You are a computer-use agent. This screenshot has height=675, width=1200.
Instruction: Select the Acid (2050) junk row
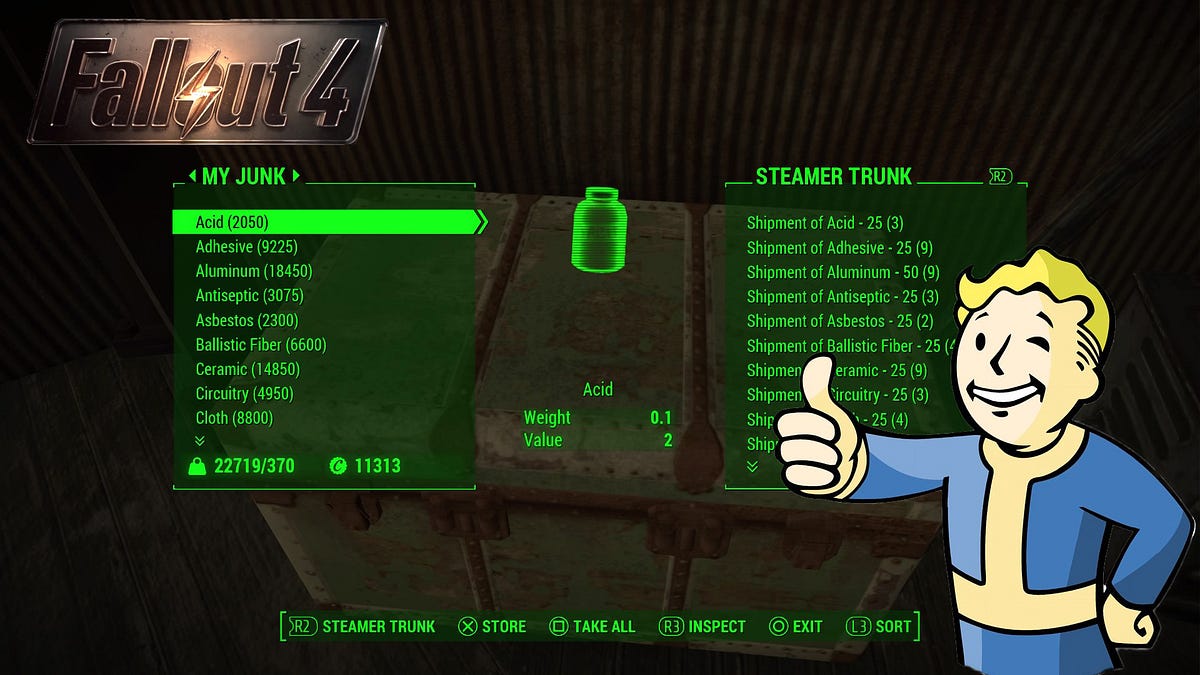pyautogui.click(x=232, y=222)
